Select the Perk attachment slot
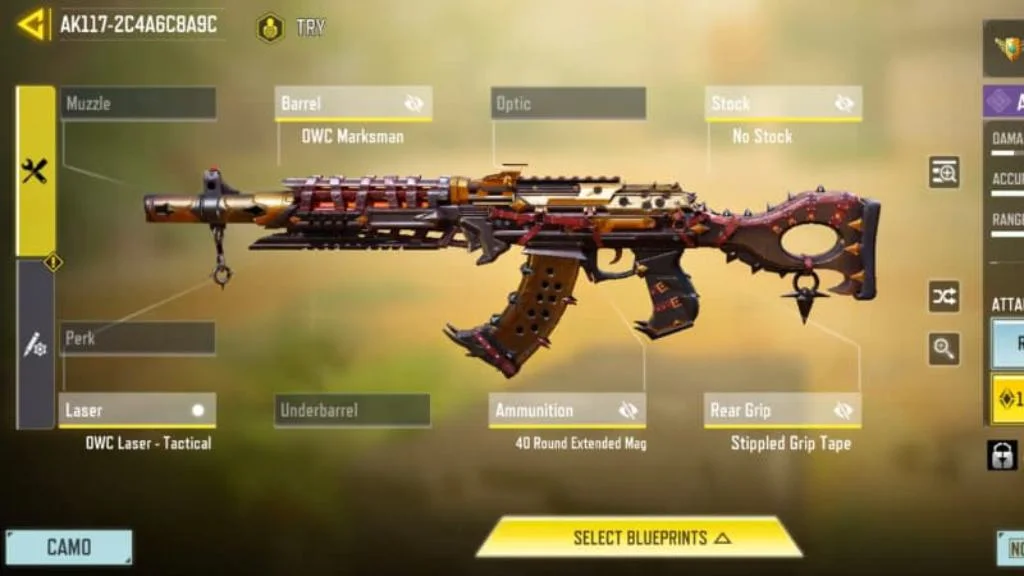Viewport: 1024px width, 576px height. coord(138,338)
